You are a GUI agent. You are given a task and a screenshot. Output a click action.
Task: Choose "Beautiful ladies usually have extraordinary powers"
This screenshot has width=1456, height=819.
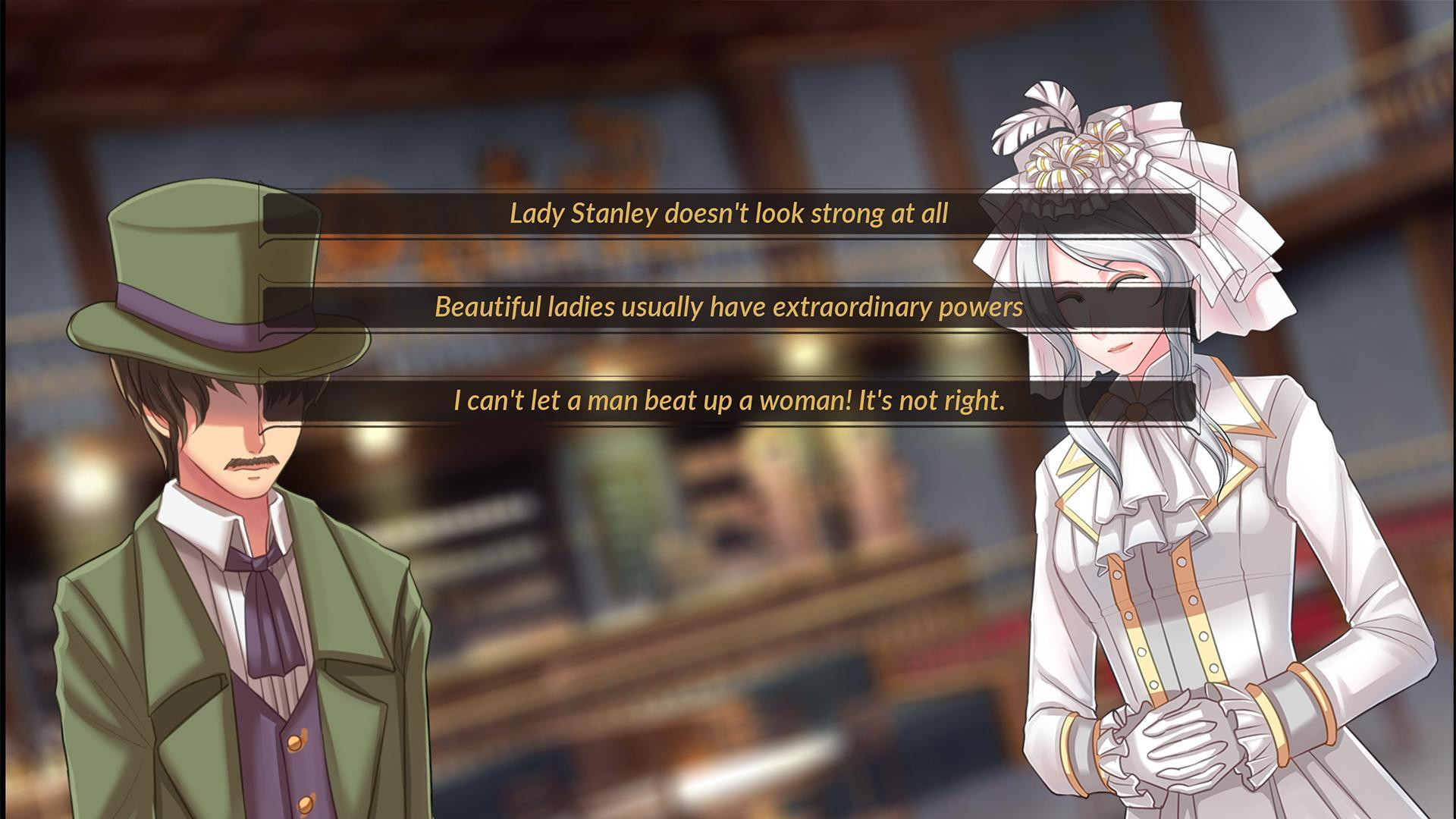click(x=728, y=308)
